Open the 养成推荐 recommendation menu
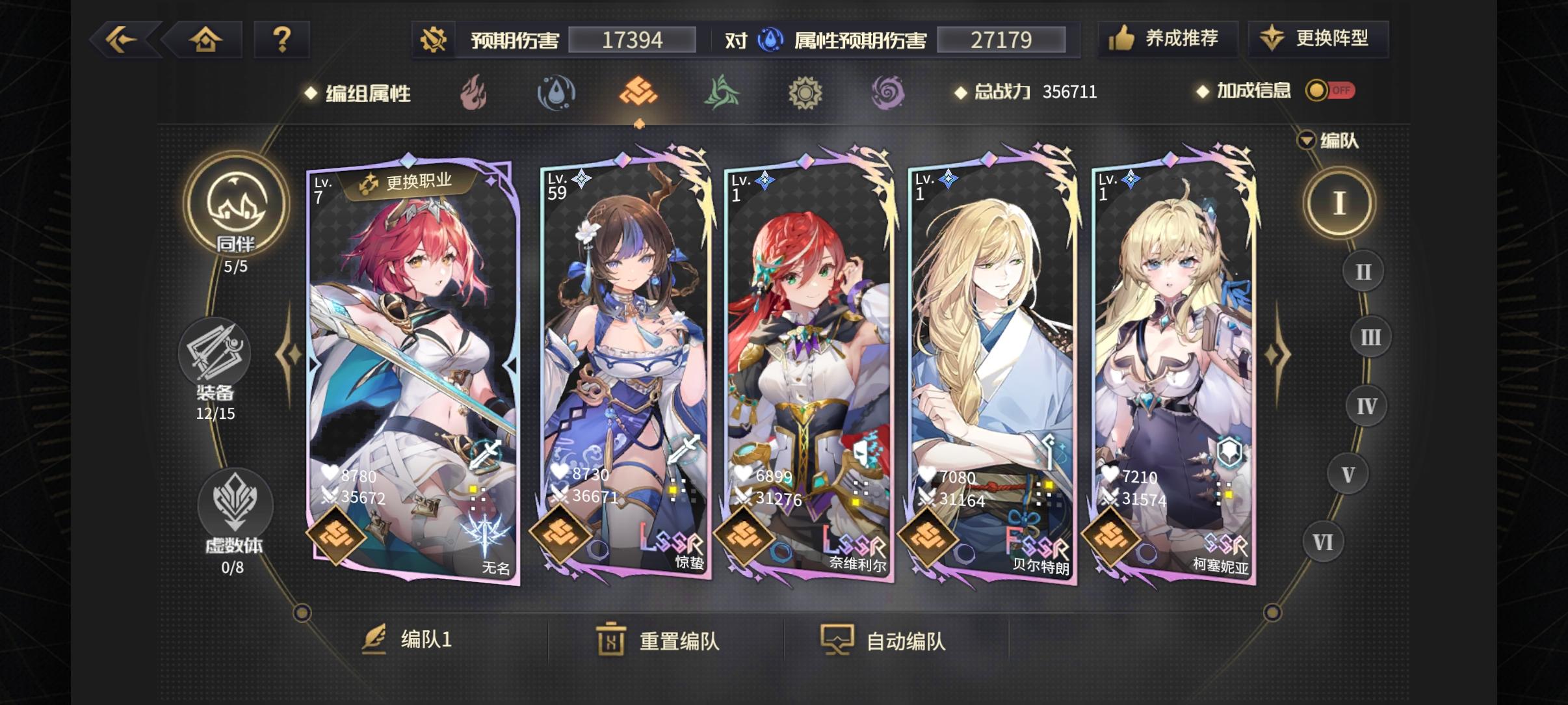 (x=1168, y=39)
